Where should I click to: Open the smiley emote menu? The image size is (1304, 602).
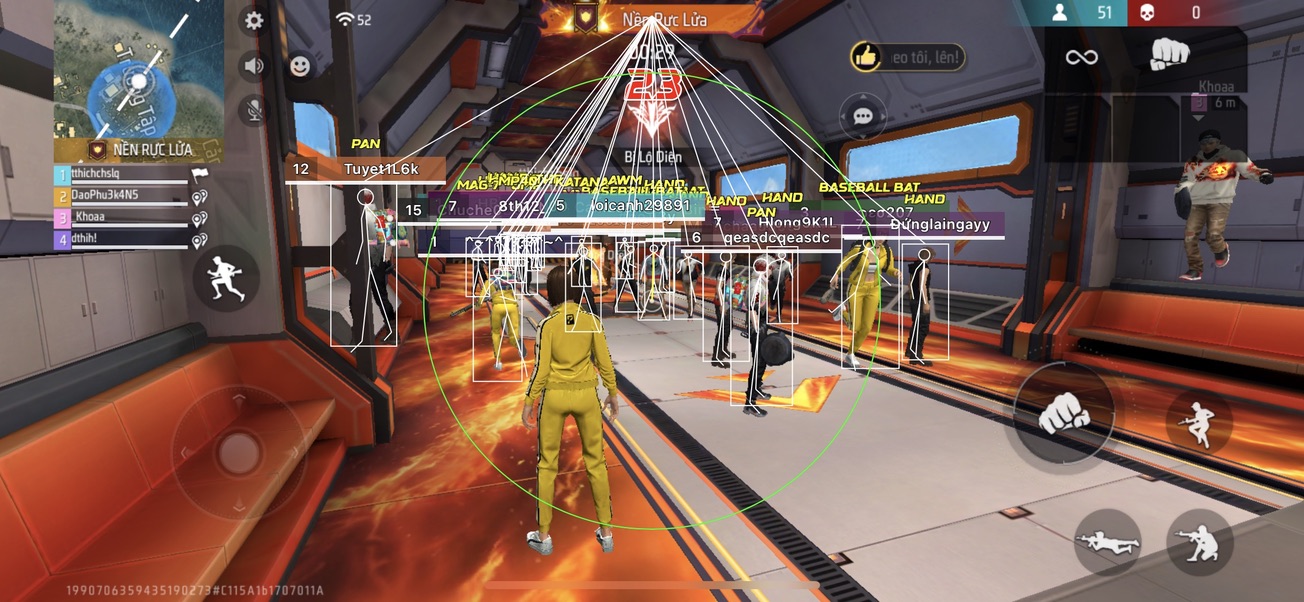click(299, 66)
